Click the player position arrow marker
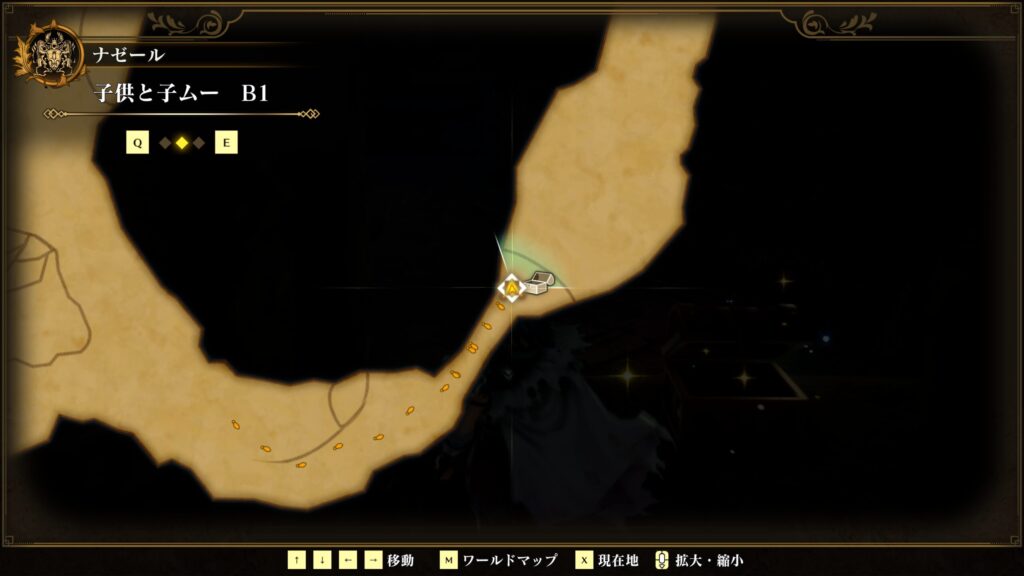 coord(512,289)
